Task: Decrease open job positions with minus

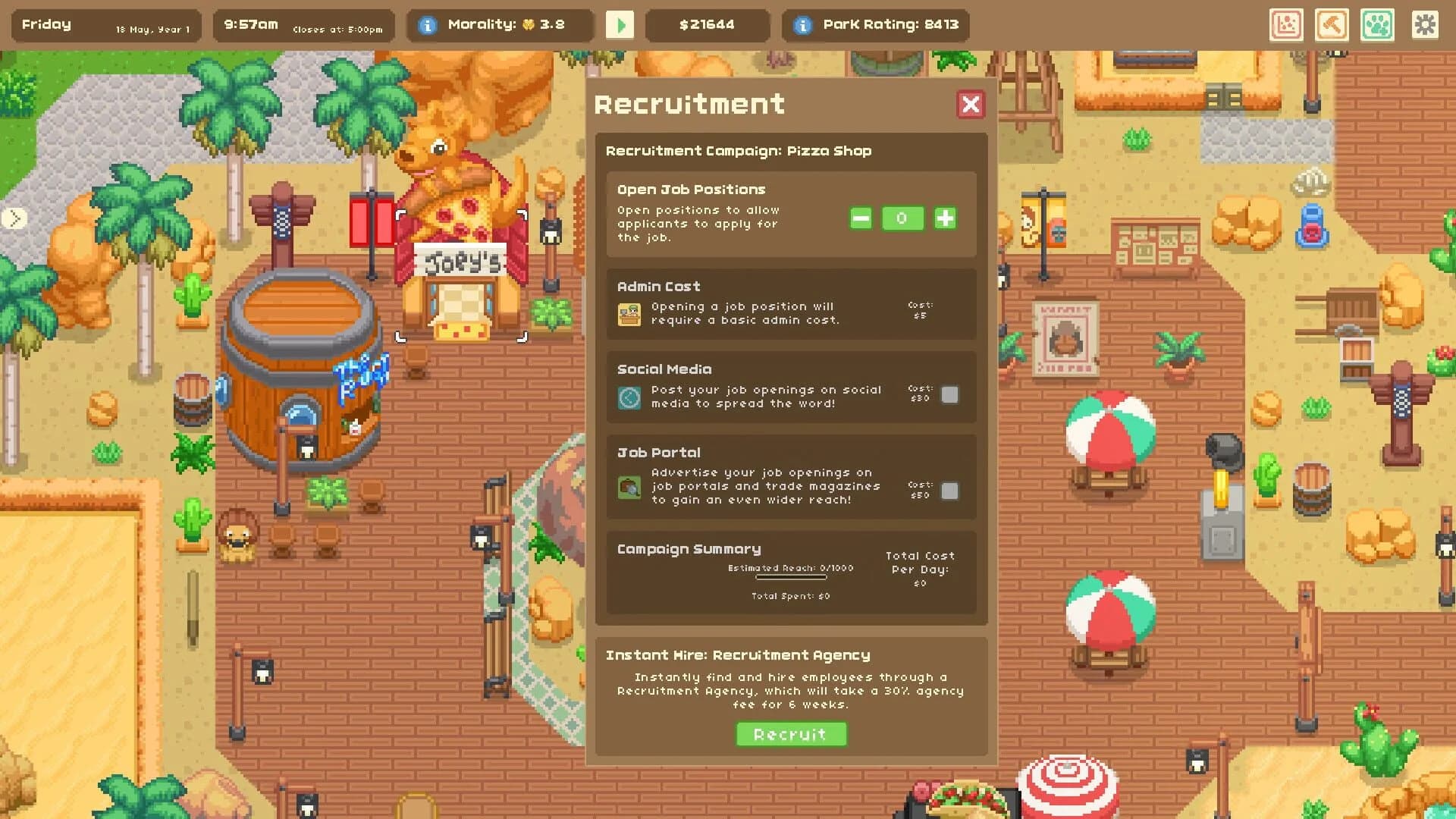Action: 860,218
